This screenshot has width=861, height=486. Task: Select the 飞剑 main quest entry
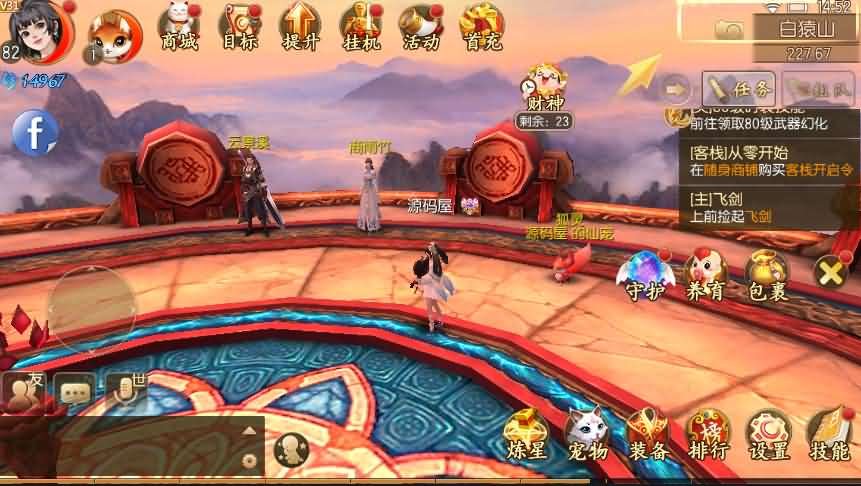(x=766, y=207)
